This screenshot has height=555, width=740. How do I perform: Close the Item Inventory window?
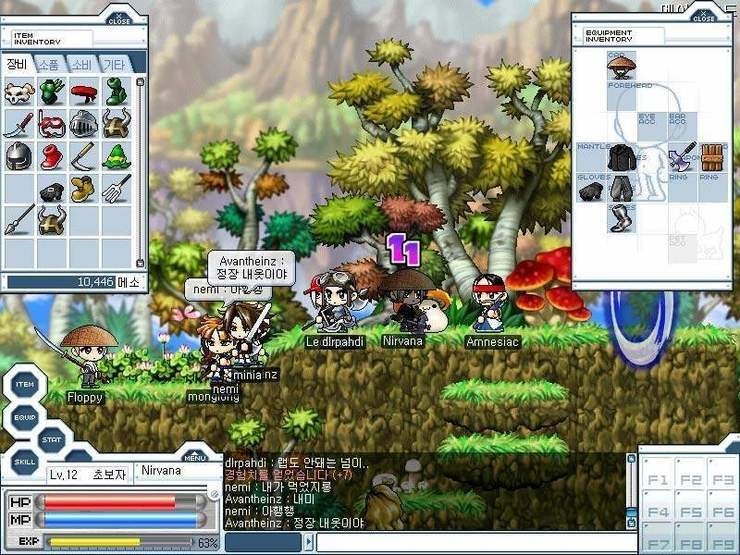pyautogui.click(x=119, y=18)
